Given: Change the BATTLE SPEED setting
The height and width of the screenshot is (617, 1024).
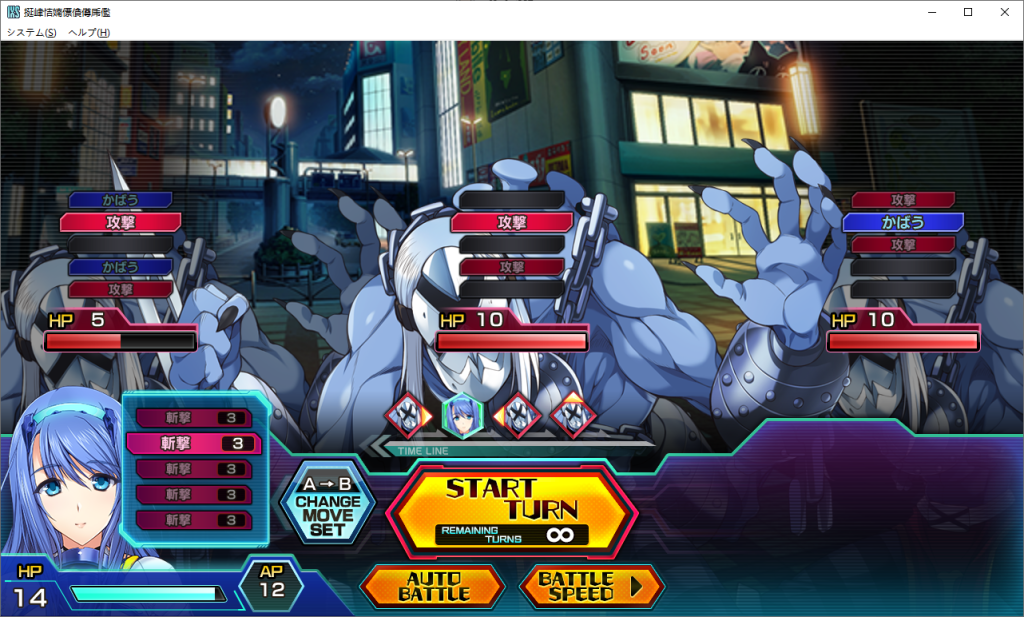Looking at the screenshot, I should coord(590,586).
